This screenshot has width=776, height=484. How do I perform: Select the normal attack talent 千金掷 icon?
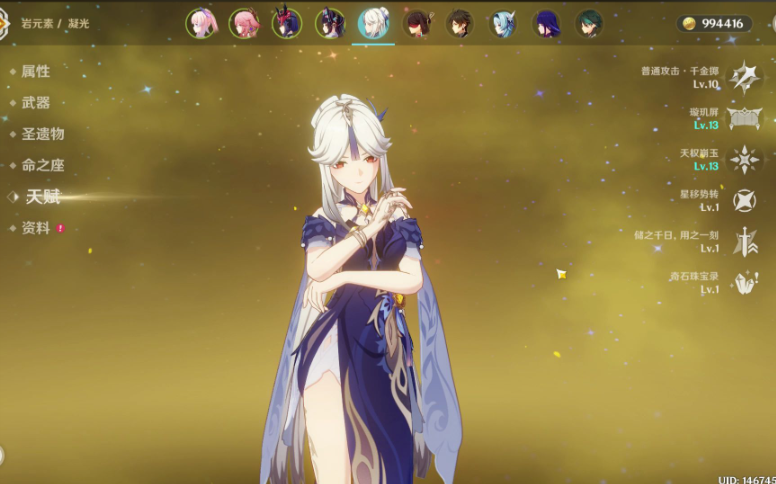pos(745,76)
